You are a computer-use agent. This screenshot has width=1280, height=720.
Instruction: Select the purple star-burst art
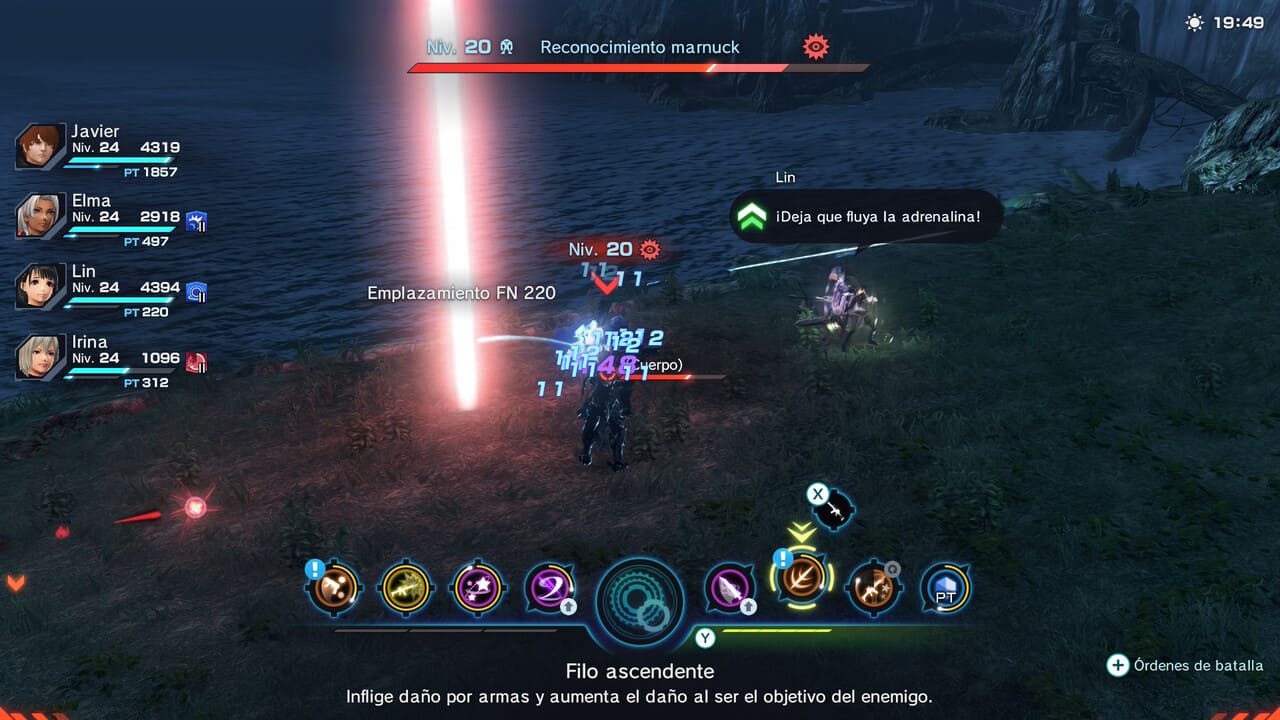point(478,589)
